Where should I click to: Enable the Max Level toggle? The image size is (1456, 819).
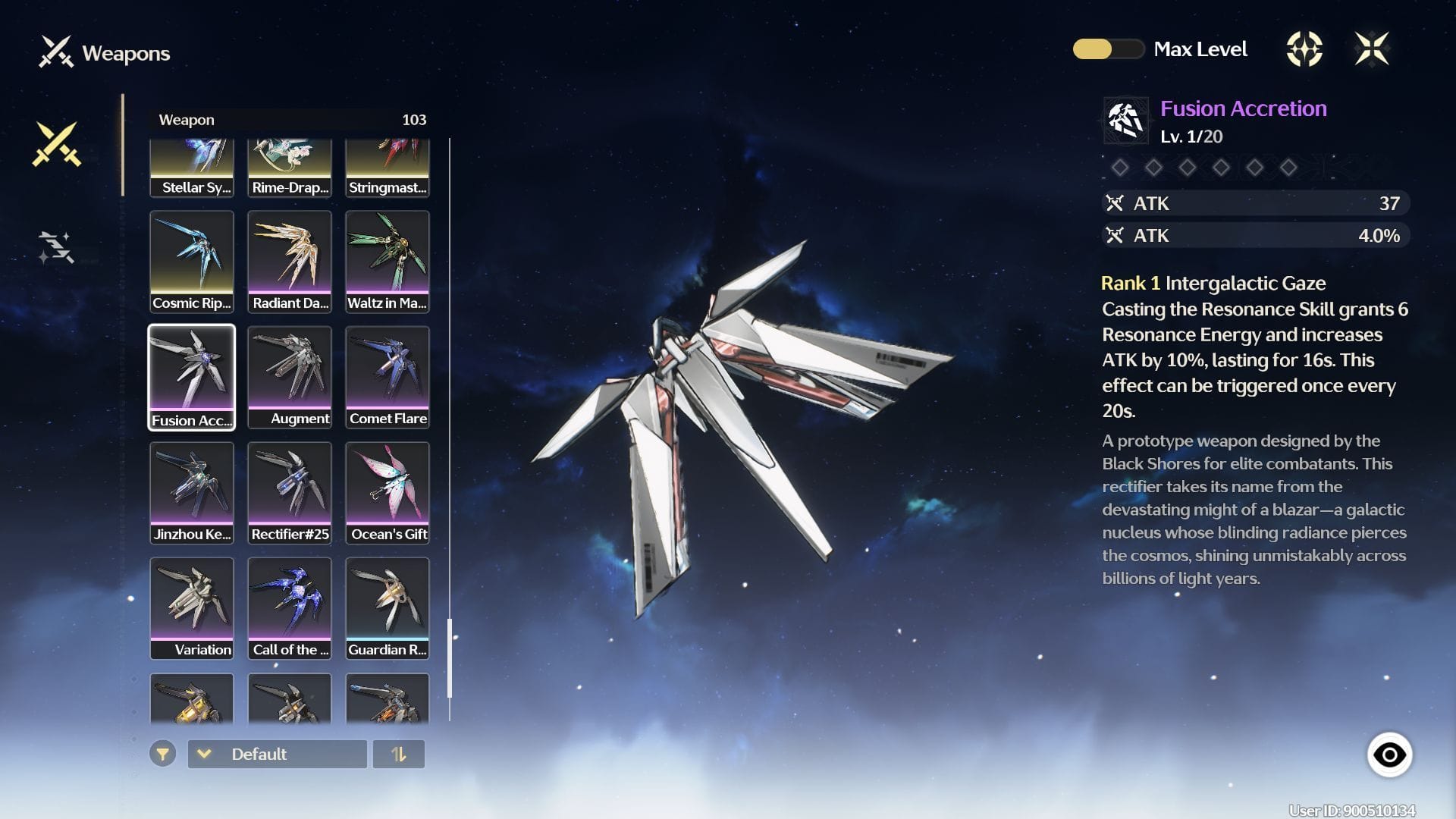[1109, 49]
